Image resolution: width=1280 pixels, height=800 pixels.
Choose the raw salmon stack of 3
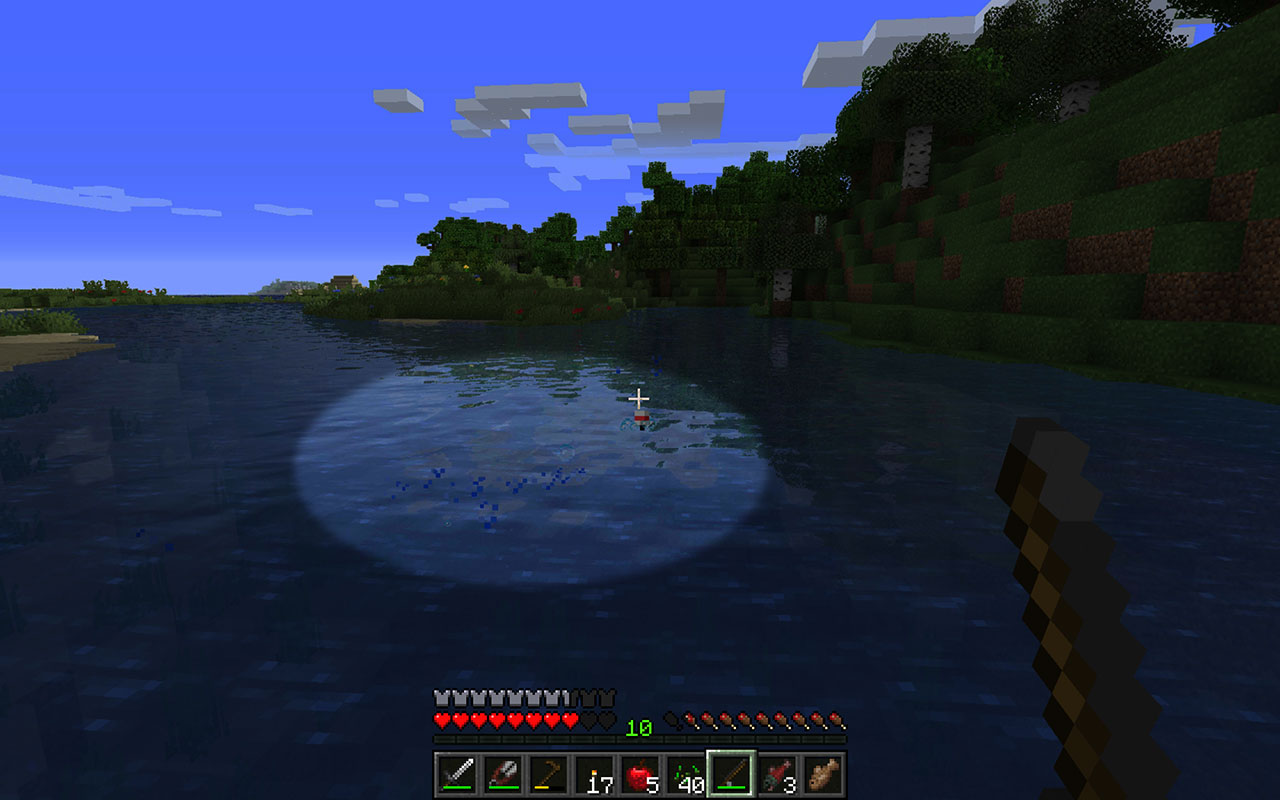pos(778,775)
